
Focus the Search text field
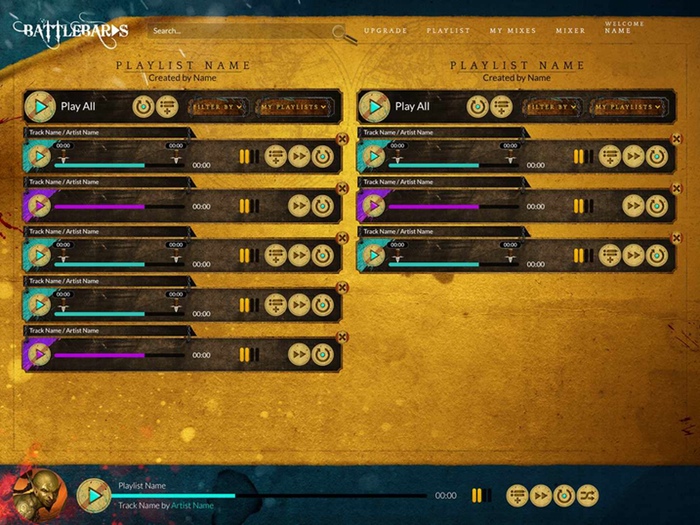coord(240,31)
